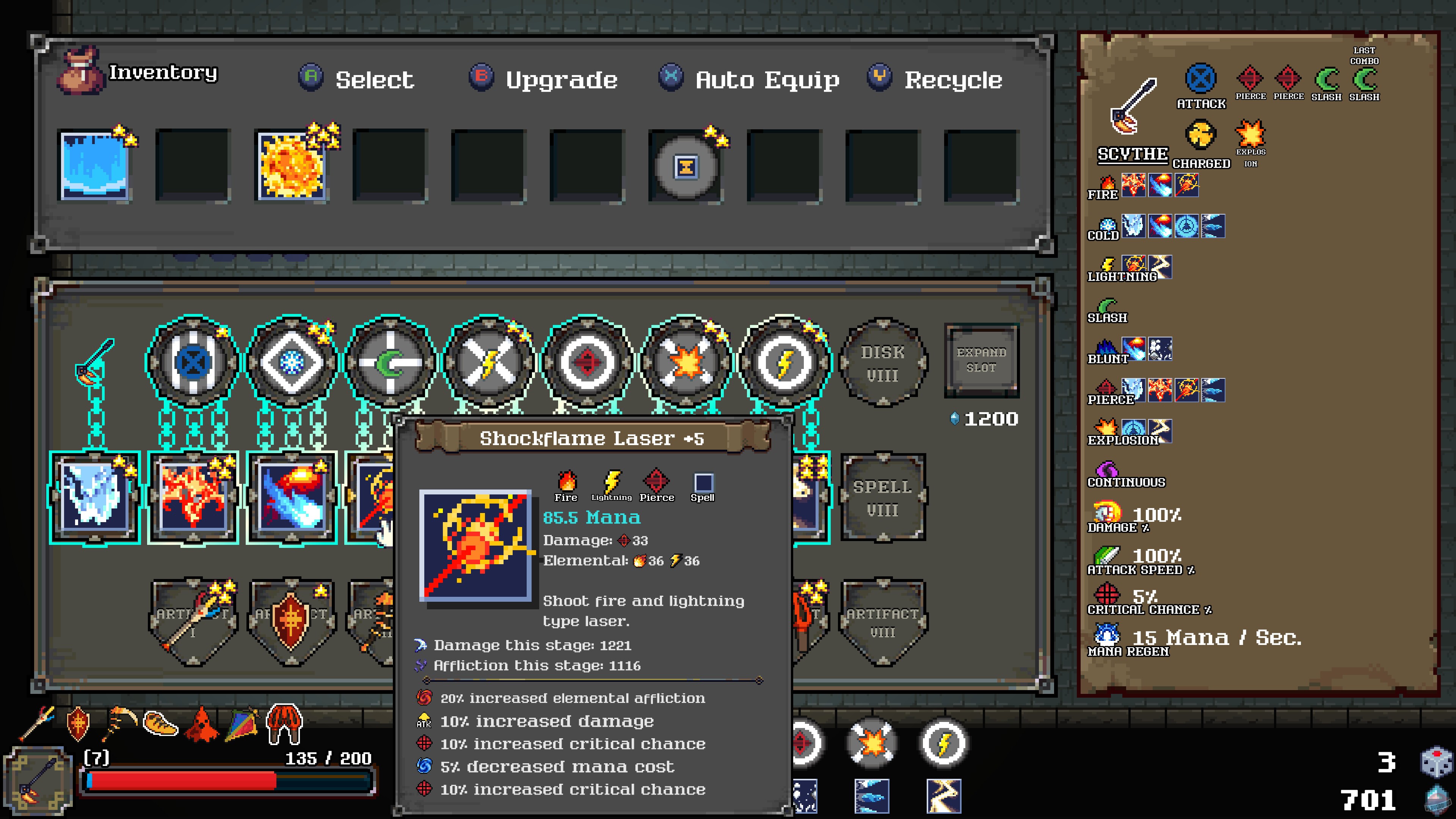The image size is (1456, 819).
Task: Click the Recycle (Y) option
Action: 938,79
